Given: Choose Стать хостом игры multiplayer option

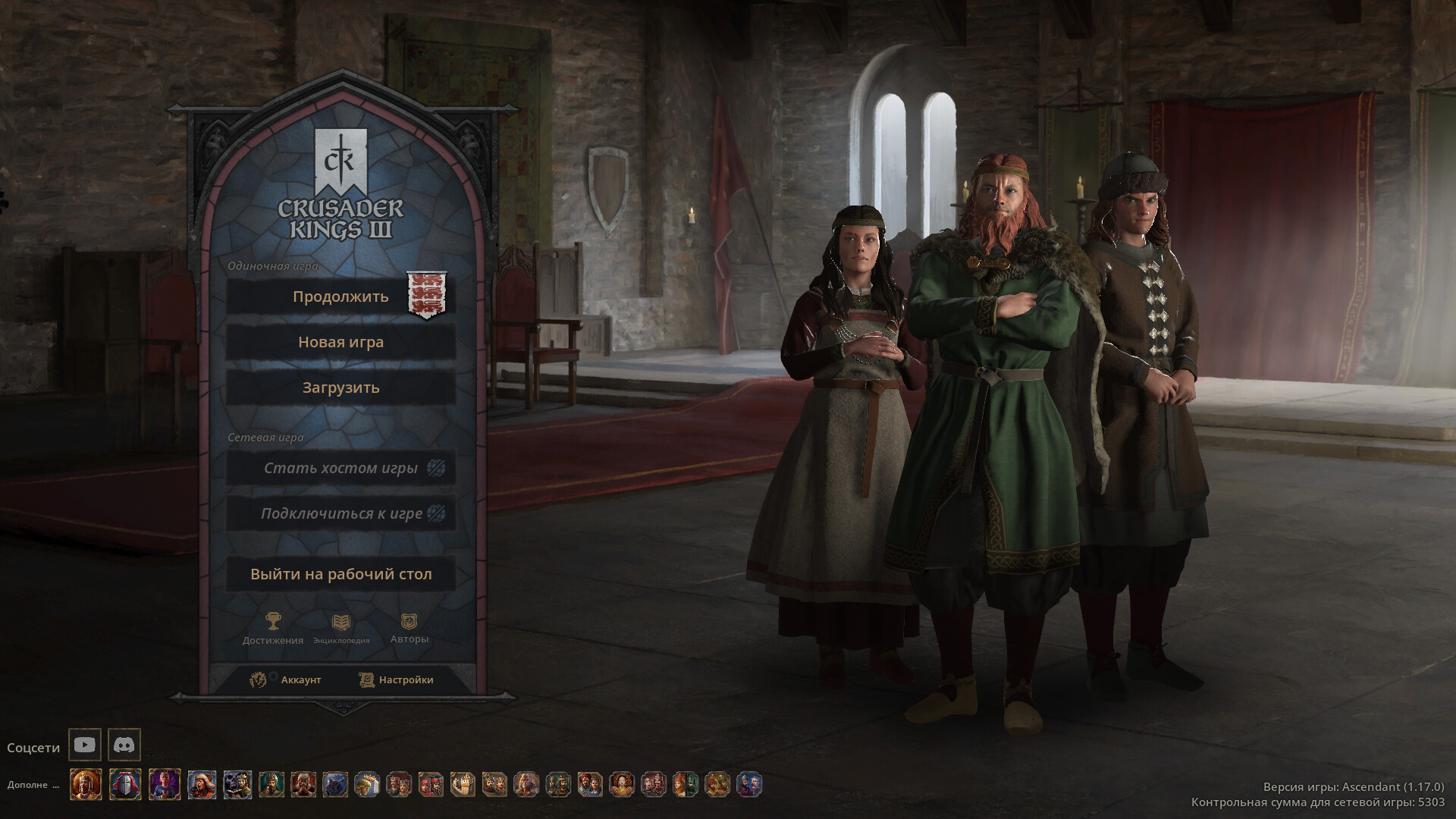Looking at the screenshot, I should pyautogui.click(x=340, y=468).
